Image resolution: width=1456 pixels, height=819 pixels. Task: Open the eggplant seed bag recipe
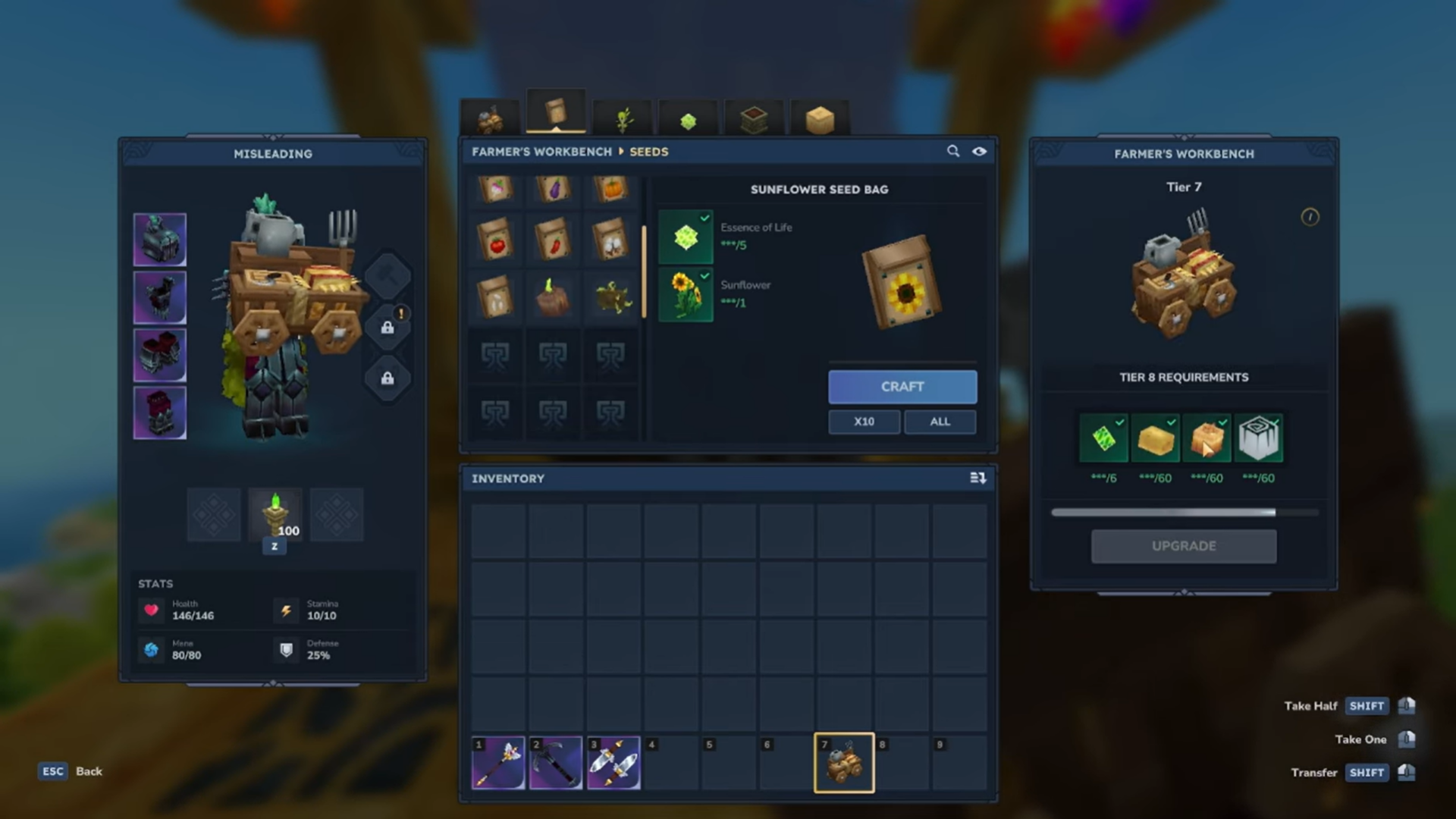click(x=554, y=190)
